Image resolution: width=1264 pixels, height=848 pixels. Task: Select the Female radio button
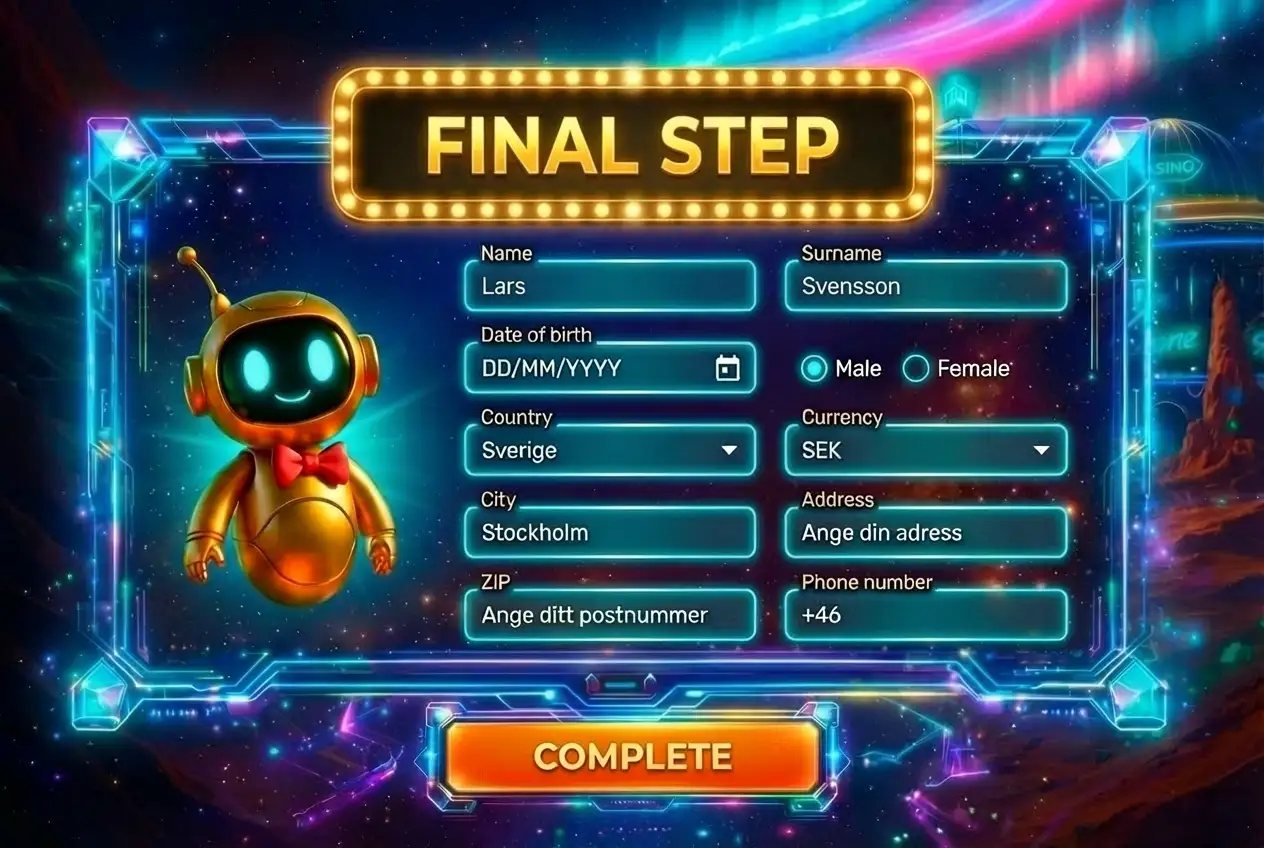(916, 369)
